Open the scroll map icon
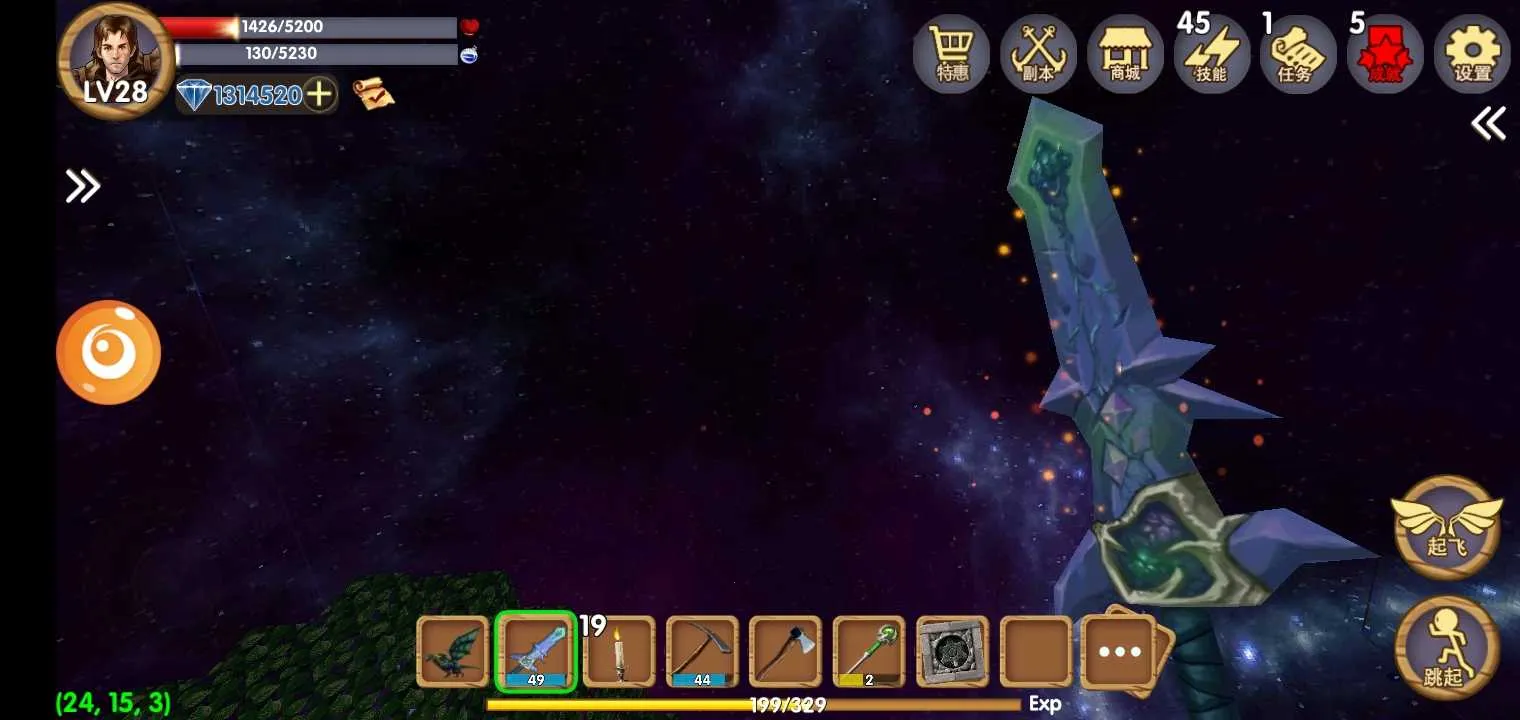The height and width of the screenshot is (720, 1520). click(373, 94)
